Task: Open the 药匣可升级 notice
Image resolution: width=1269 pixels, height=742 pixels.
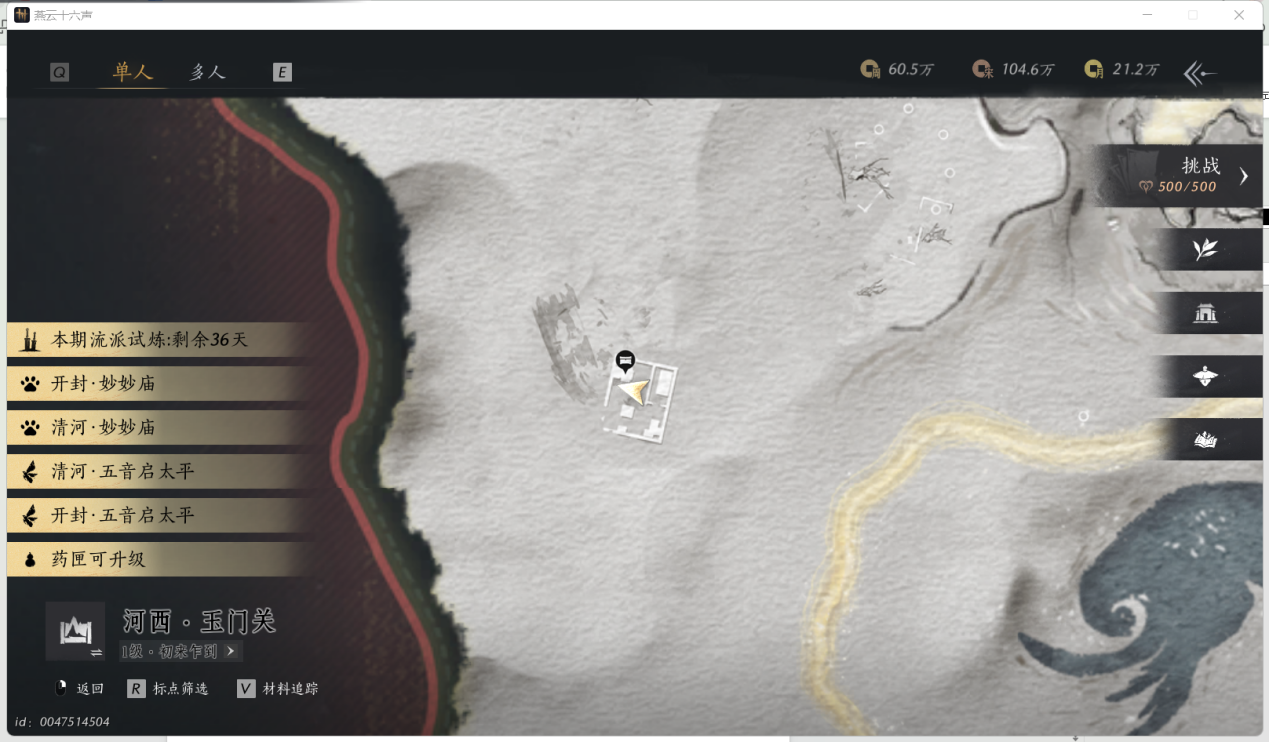Action: [x=98, y=560]
